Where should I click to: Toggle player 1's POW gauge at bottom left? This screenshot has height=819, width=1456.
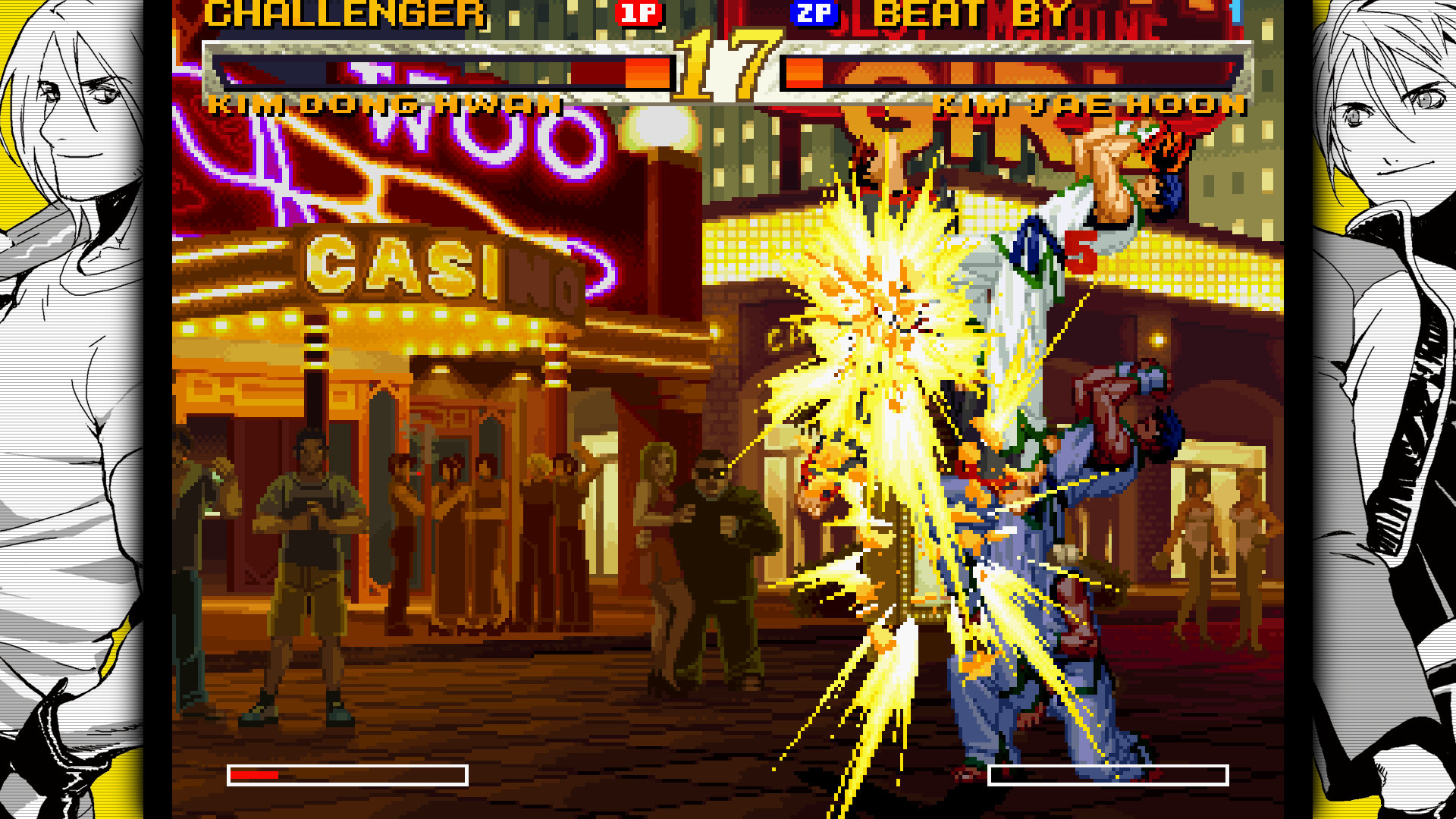point(349,774)
